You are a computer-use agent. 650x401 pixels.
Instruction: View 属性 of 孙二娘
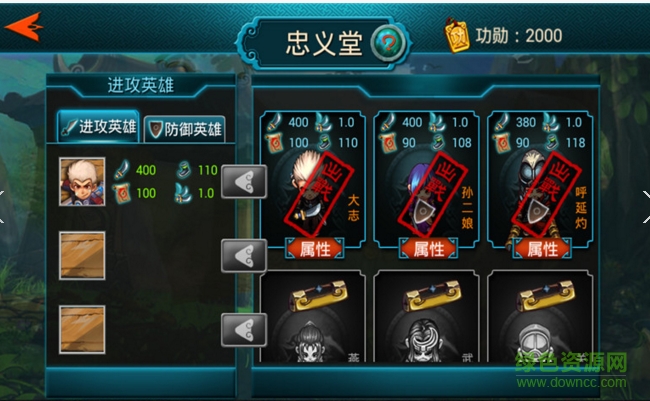coord(428,249)
